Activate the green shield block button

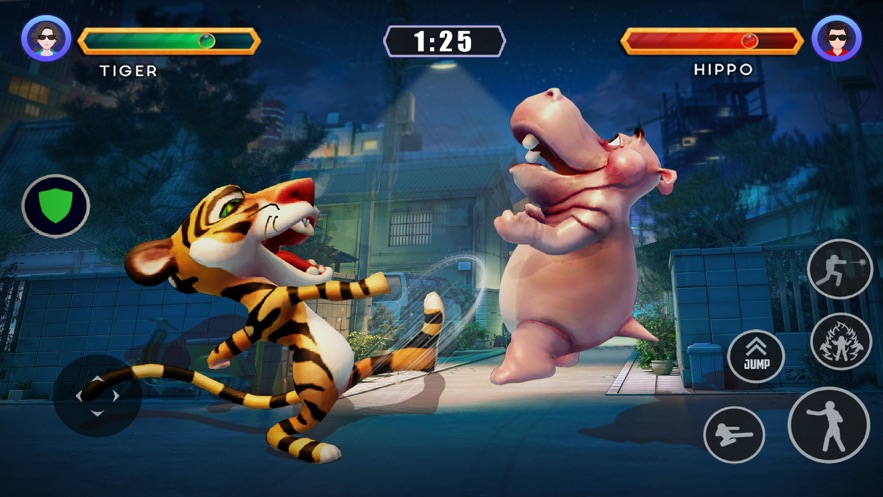(56, 206)
